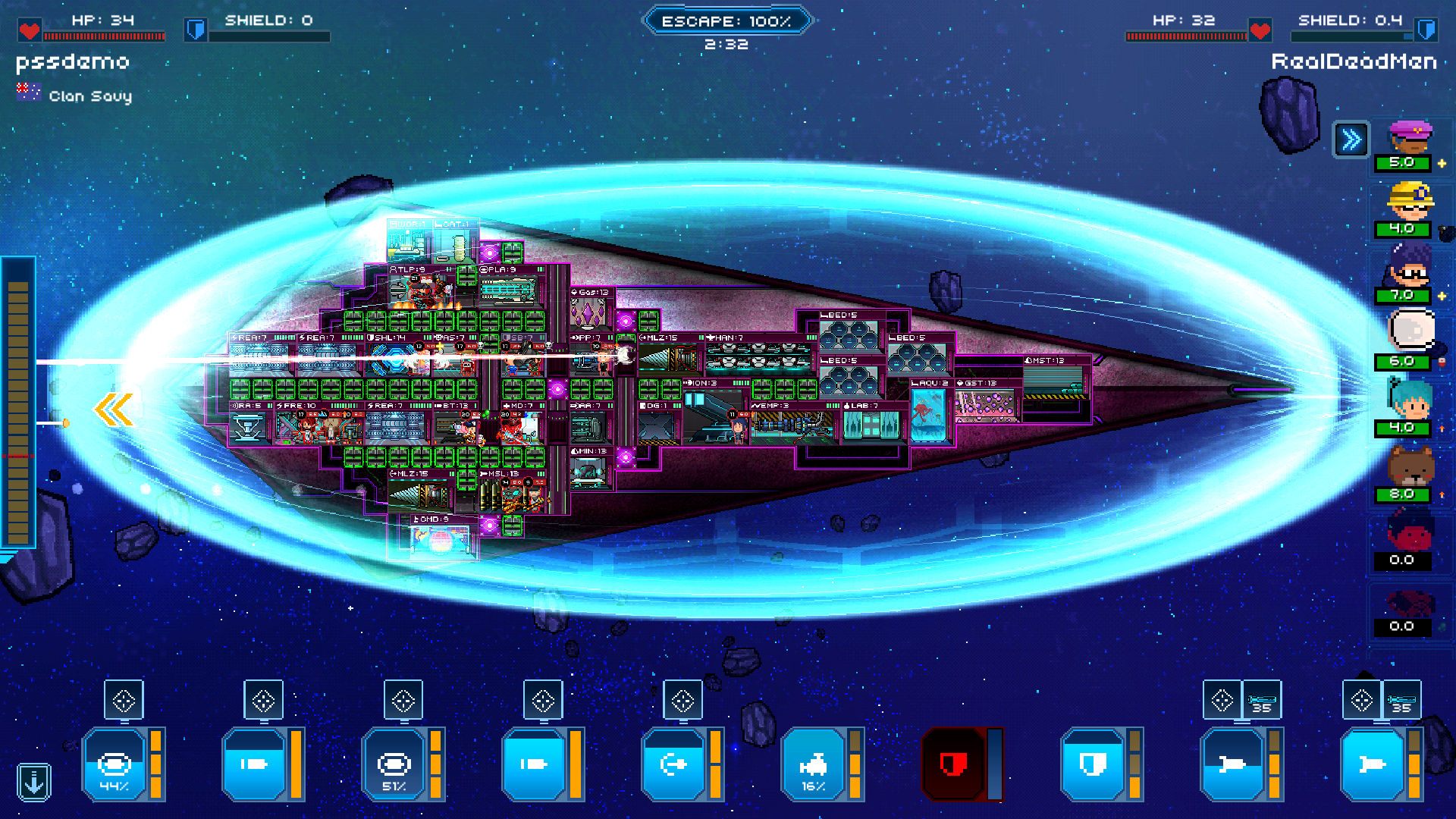Select the white round-head crew member
This screenshot has width=1456, height=819.
[1410, 332]
